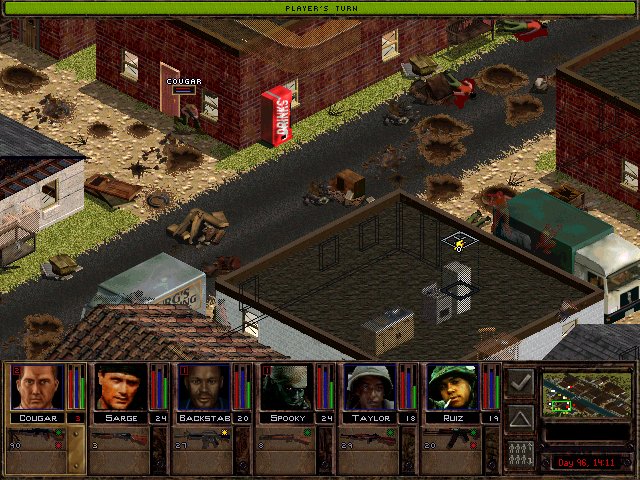The height and width of the screenshot is (480, 640).
Task: Pick Taylor's portrait
Action: point(369,386)
